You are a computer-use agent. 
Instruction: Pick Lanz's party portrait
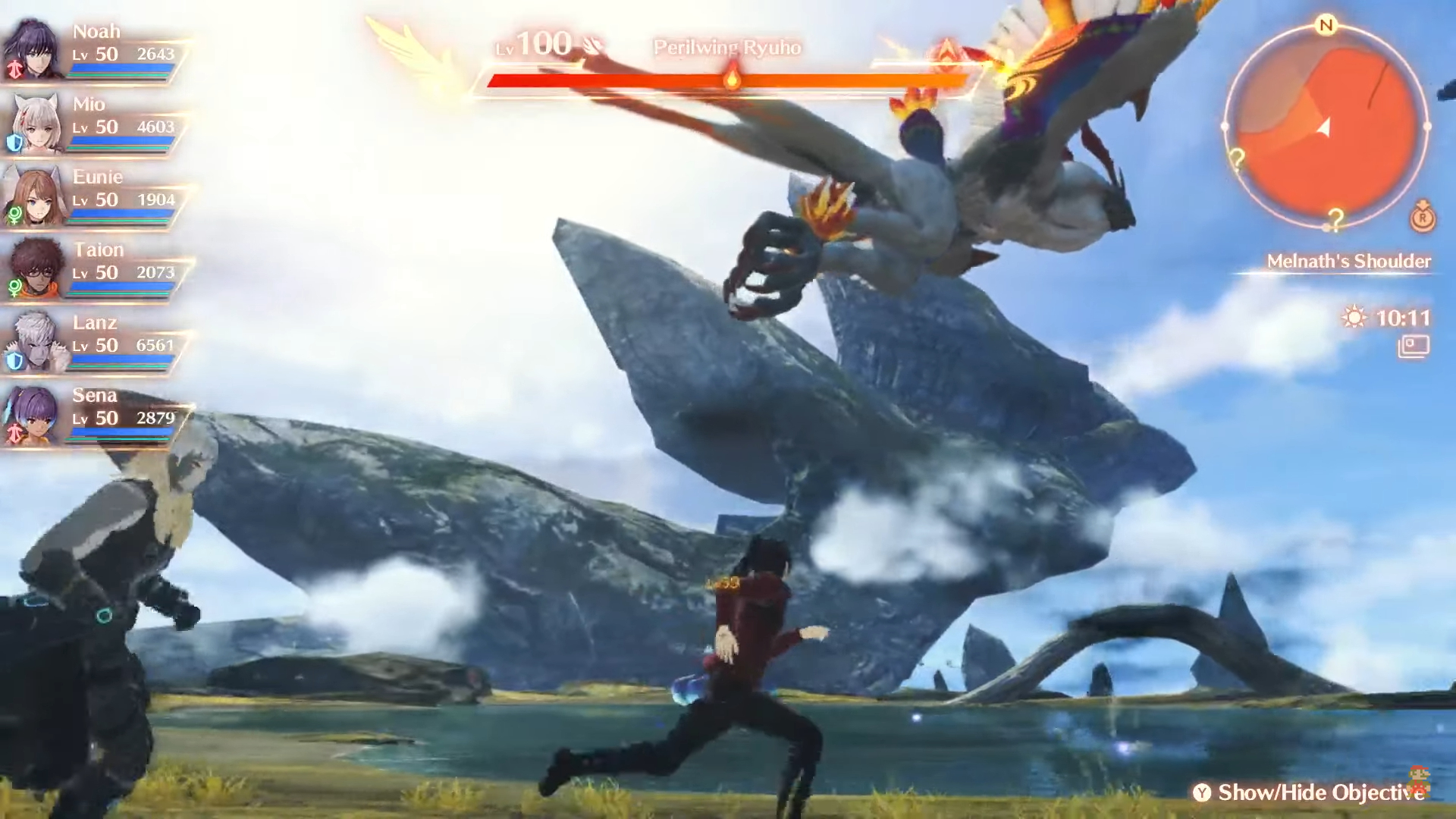click(x=34, y=341)
